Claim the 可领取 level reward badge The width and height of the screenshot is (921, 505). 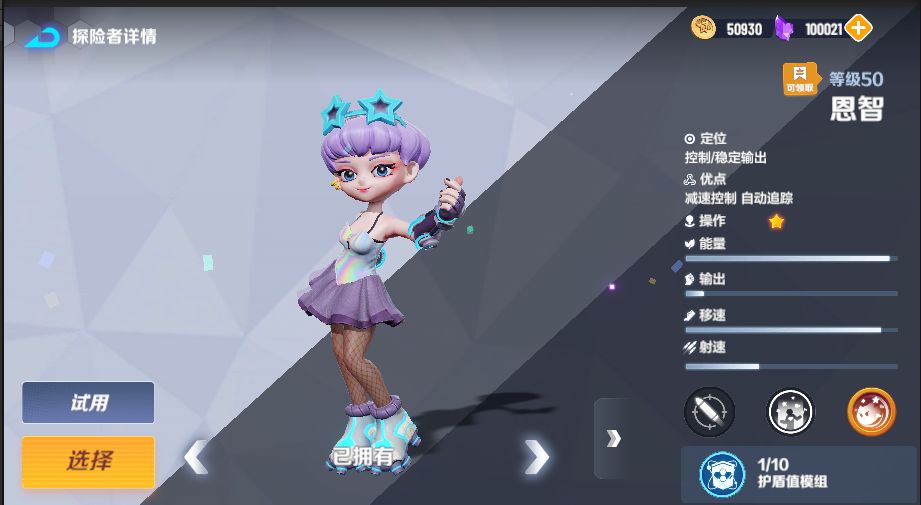click(800, 79)
